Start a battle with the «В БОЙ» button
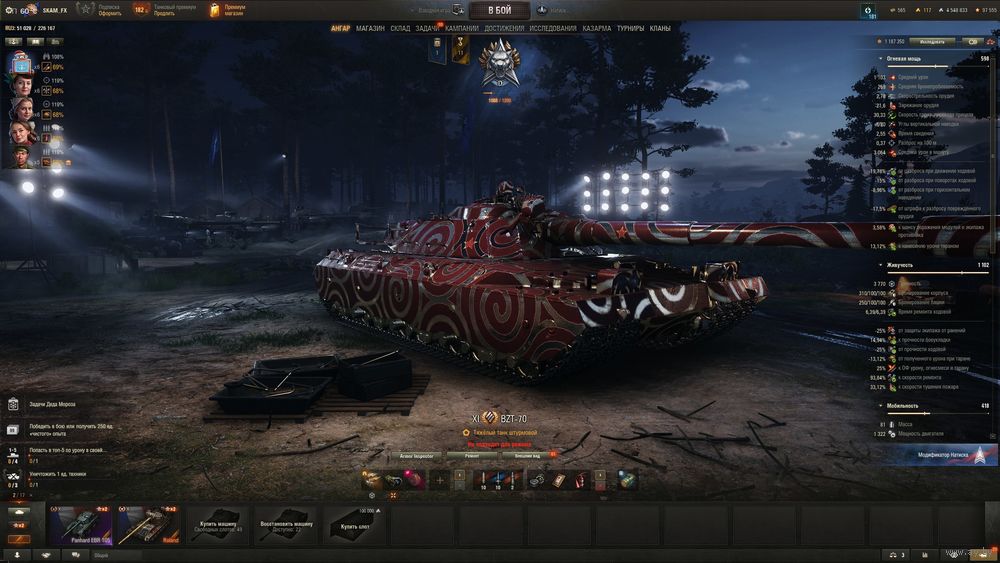The image size is (1000, 563). (499, 10)
